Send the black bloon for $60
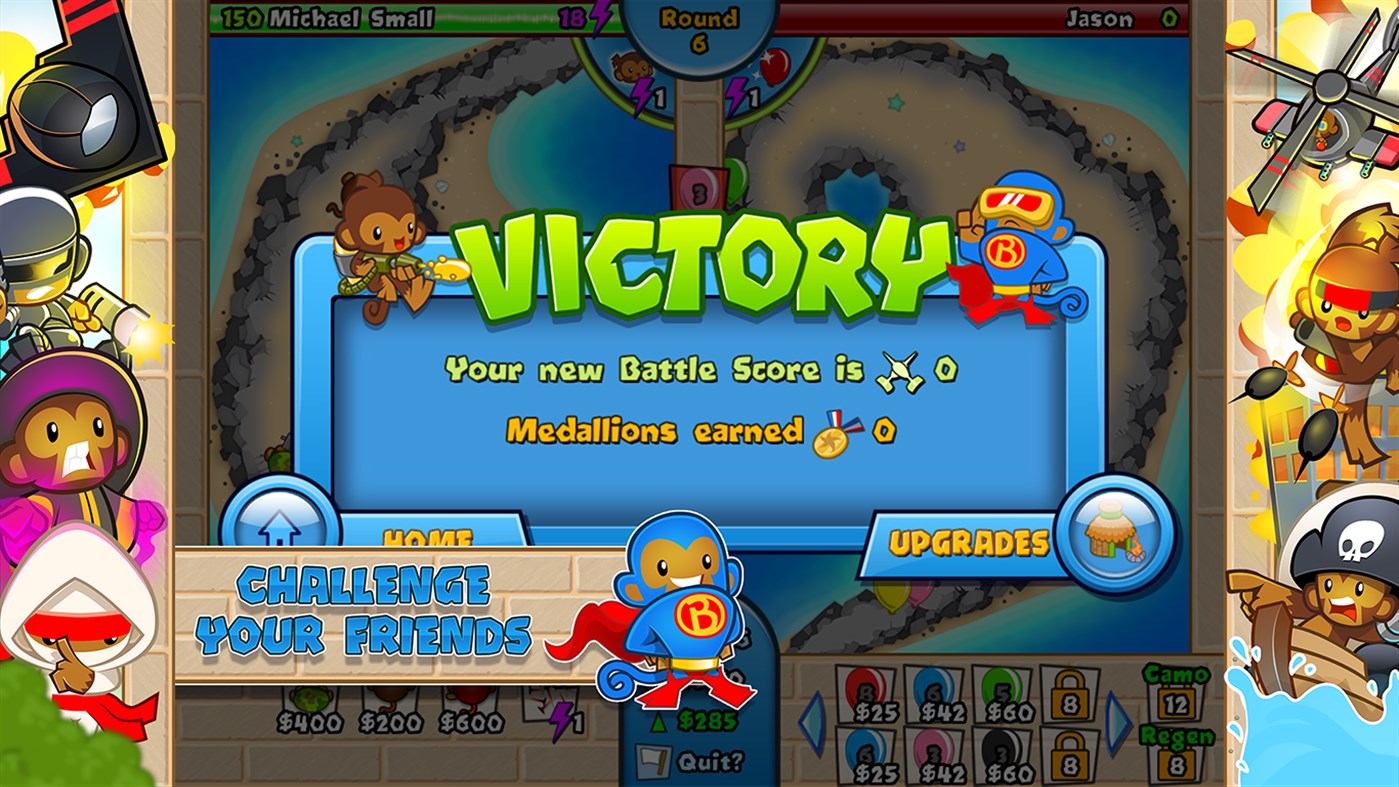The image size is (1399, 787). (1002, 750)
